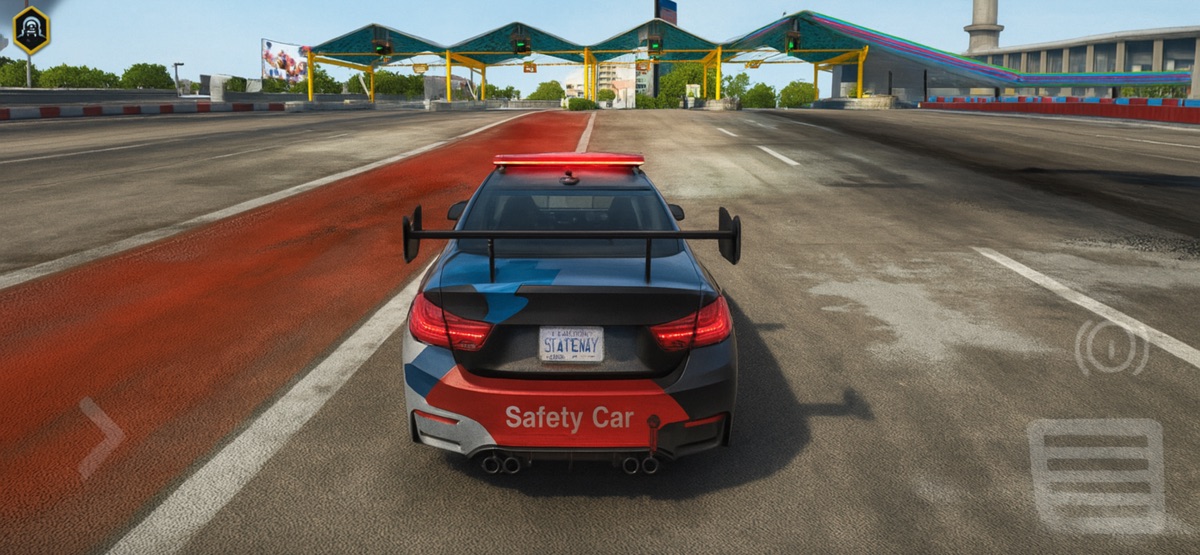Tap the hexagonal driver badge icon
Screen dimensions: 1200x555
(x=31, y=30)
